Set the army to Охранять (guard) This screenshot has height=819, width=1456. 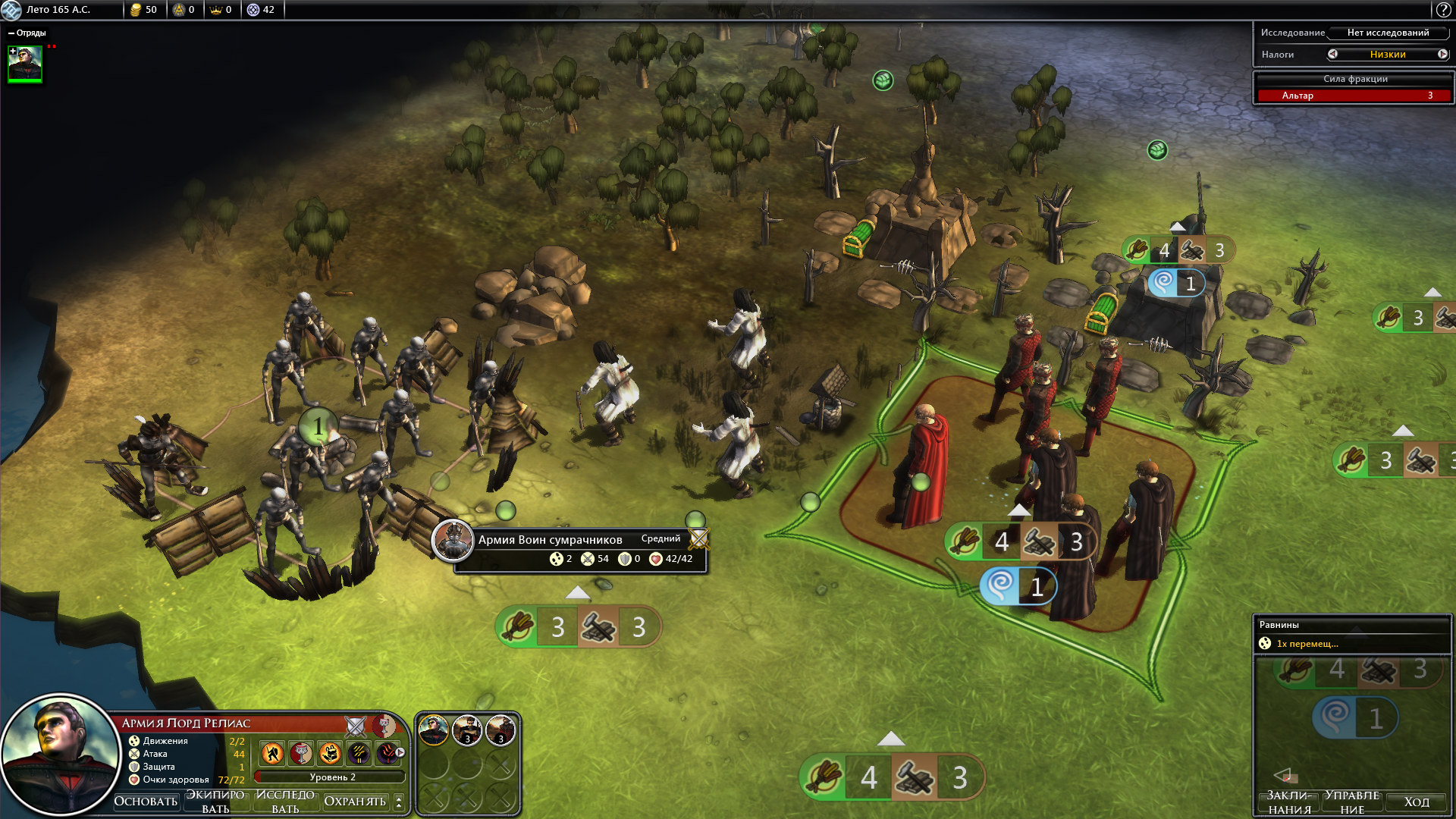coord(355,802)
